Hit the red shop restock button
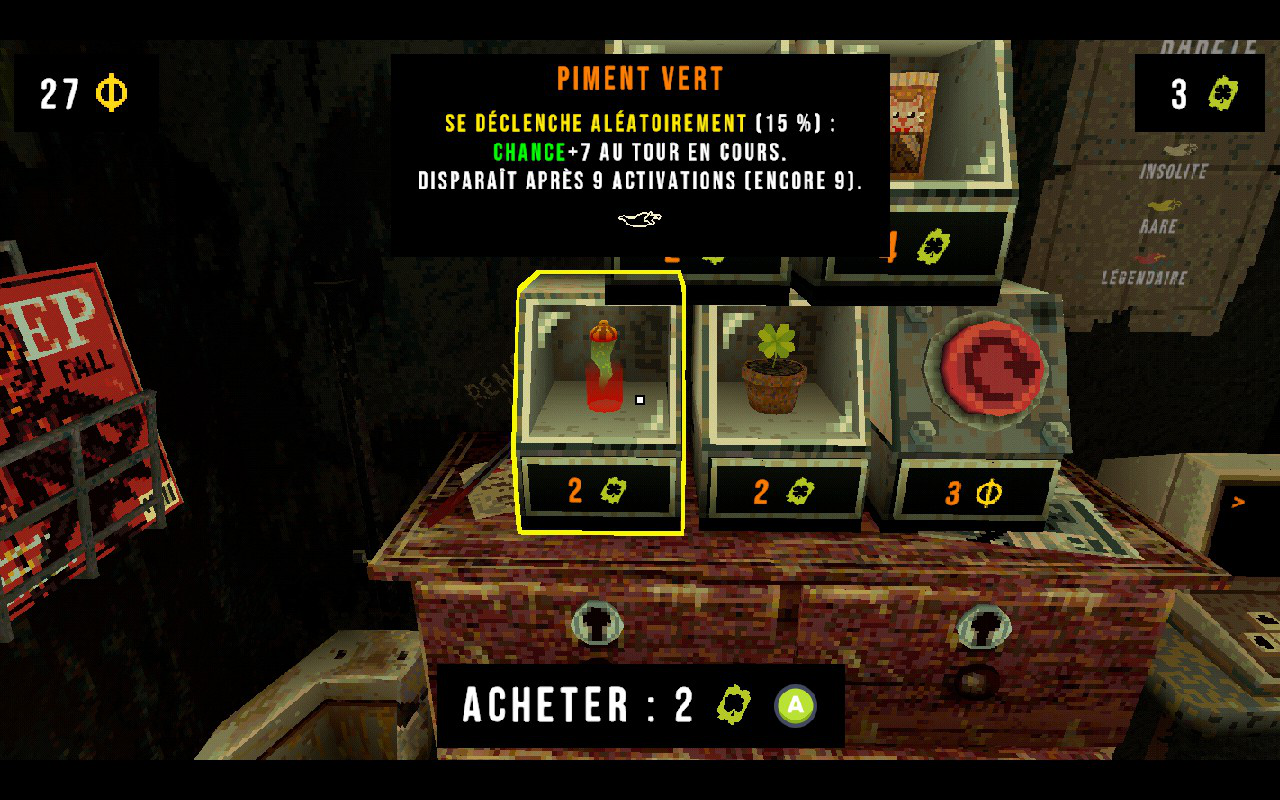 click(x=985, y=368)
